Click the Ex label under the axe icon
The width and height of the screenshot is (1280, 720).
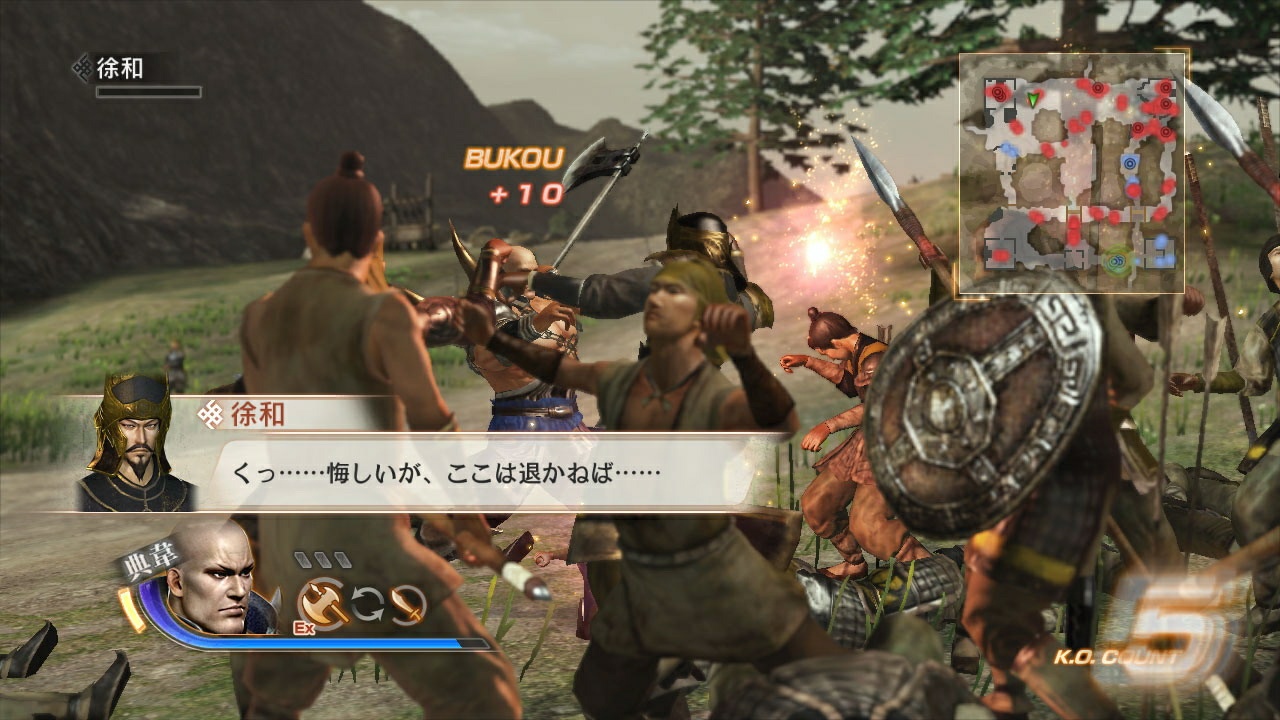point(304,627)
